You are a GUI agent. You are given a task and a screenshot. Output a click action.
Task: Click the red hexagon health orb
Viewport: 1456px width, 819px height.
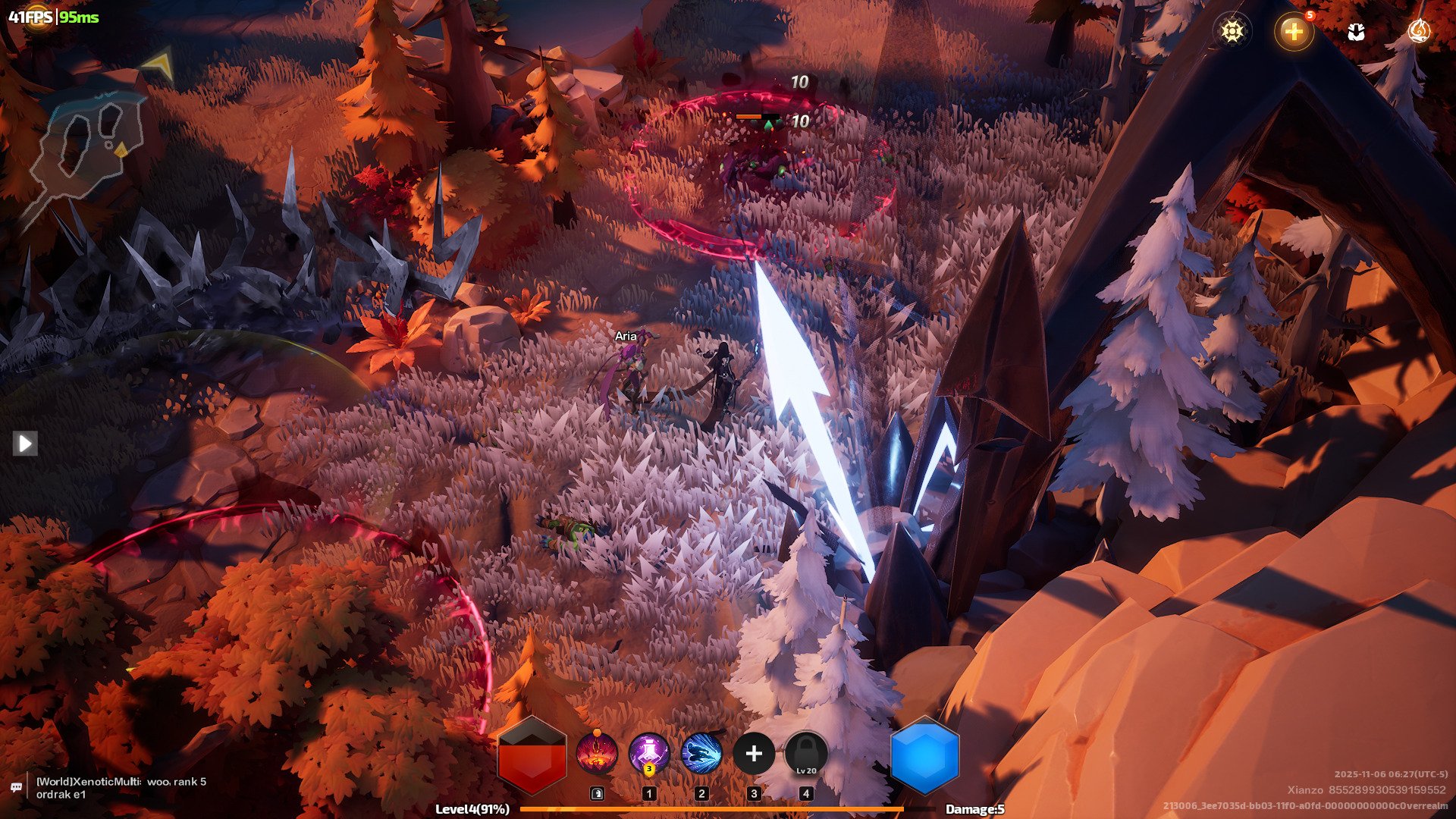pos(532,756)
